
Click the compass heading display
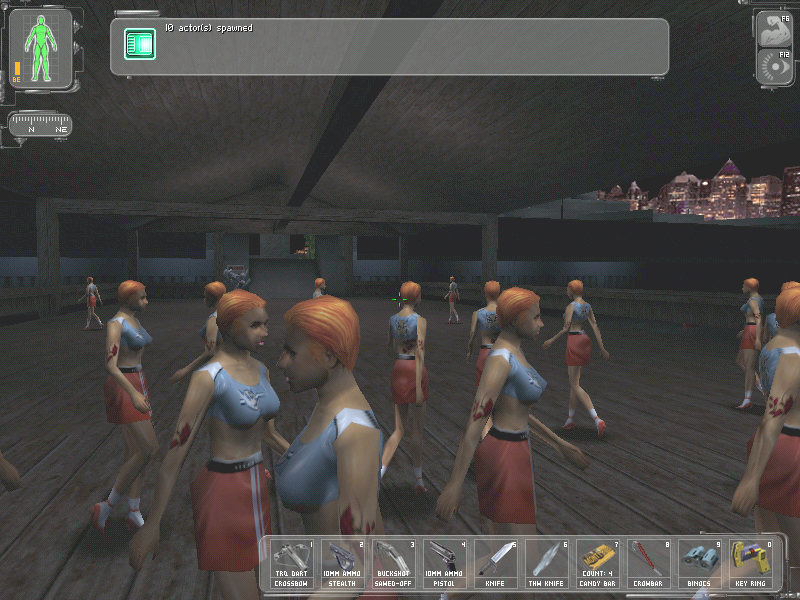coord(40,127)
